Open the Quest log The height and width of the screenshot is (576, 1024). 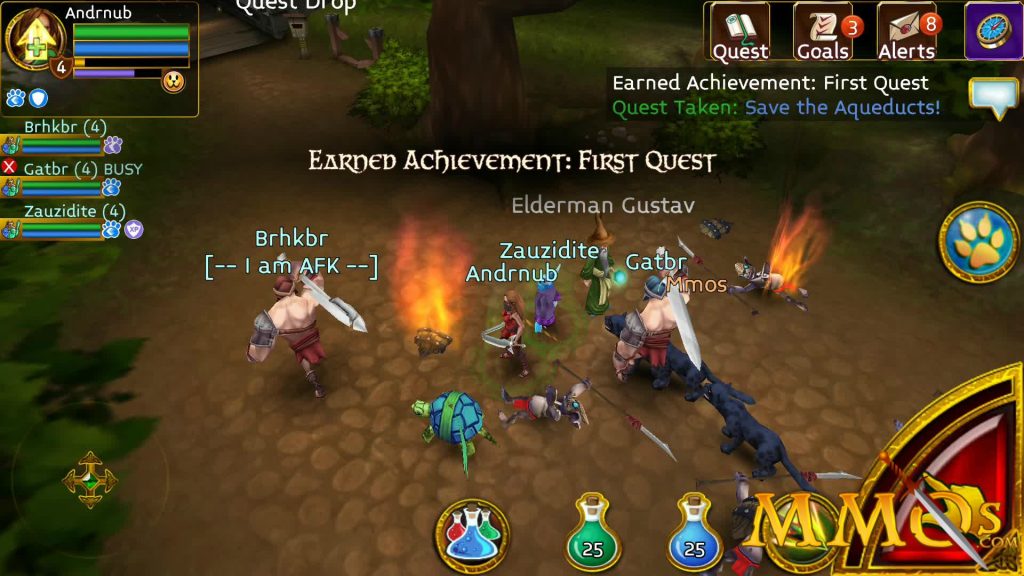click(x=740, y=32)
